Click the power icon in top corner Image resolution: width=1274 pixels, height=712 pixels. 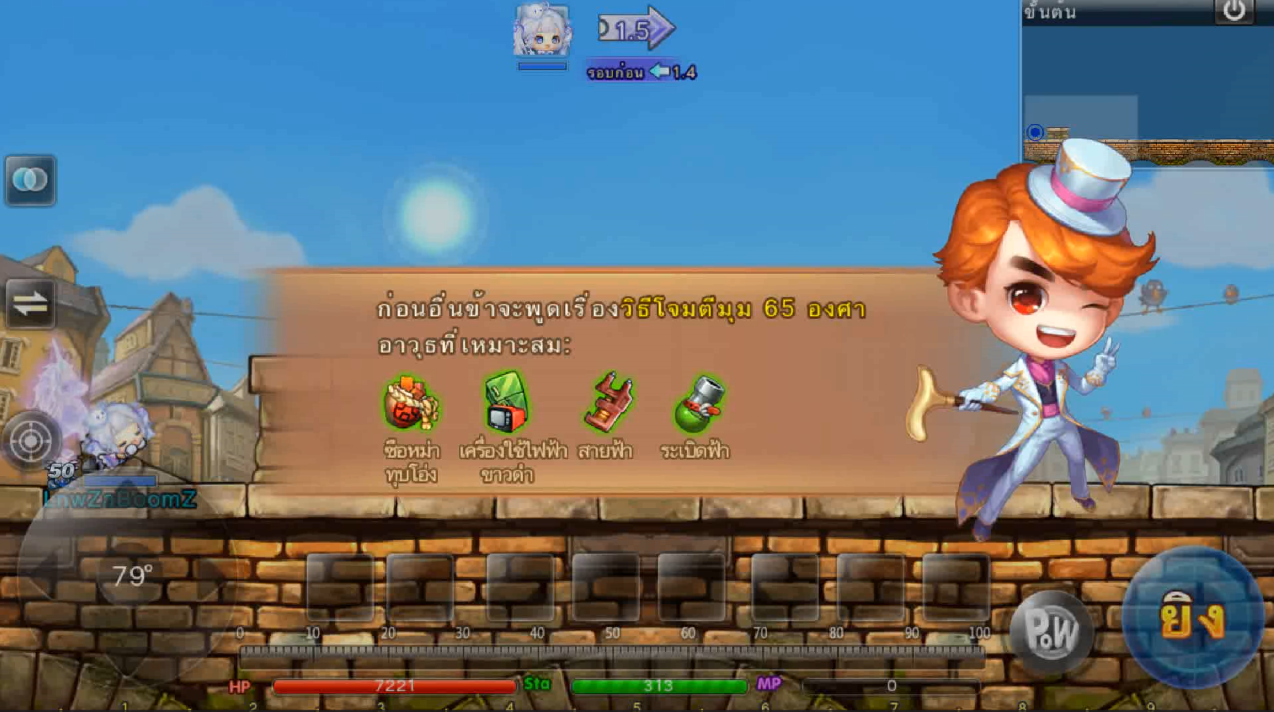pos(1234,11)
